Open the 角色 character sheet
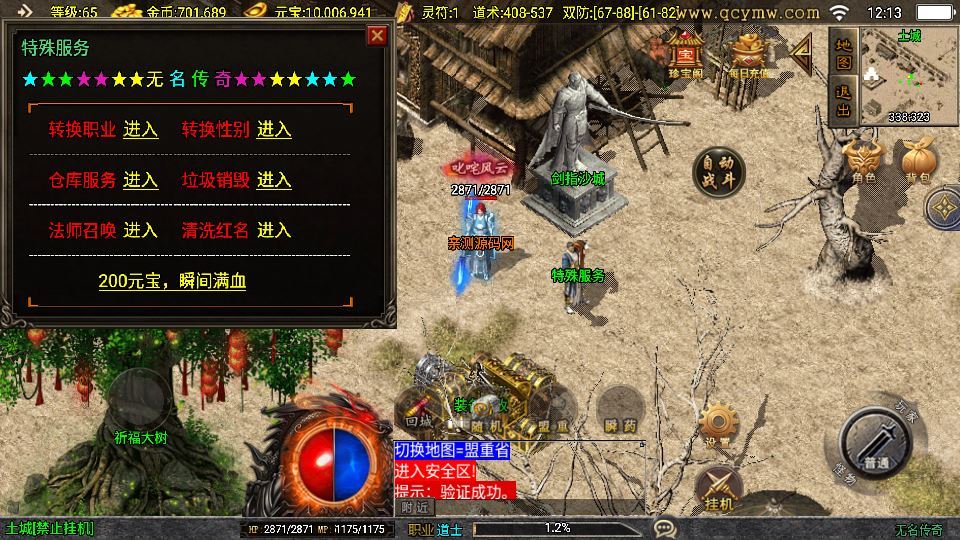This screenshot has height=540, width=960. (864, 161)
